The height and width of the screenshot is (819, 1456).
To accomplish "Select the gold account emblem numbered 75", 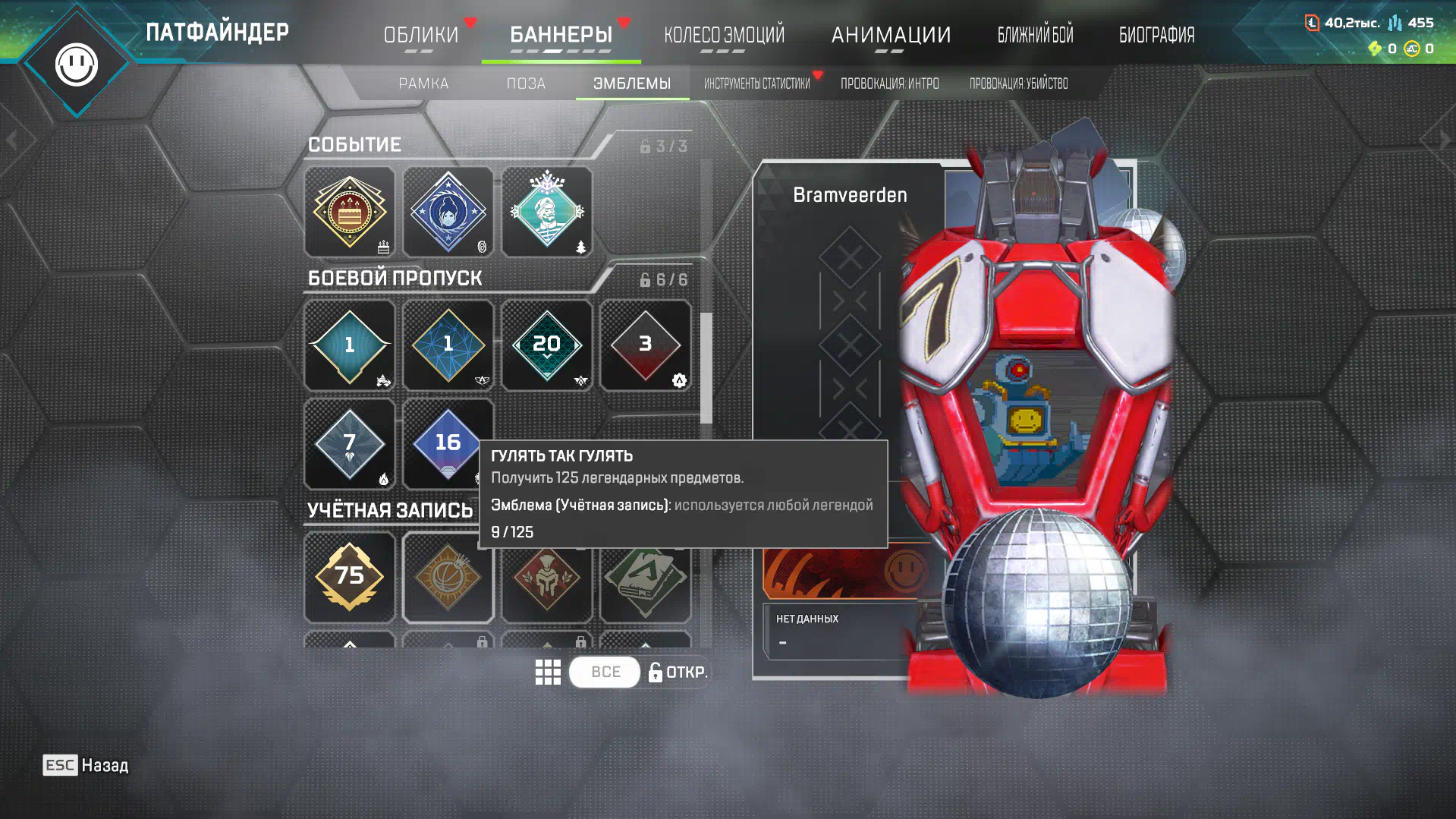I will (350, 577).
